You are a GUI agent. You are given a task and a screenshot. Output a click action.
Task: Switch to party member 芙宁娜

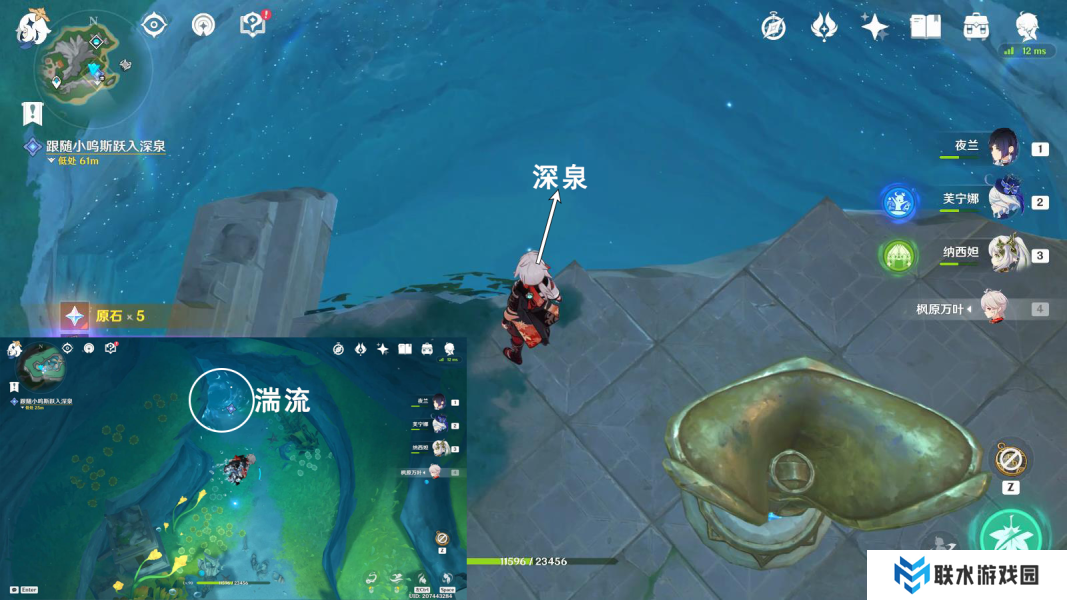tap(1002, 200)
